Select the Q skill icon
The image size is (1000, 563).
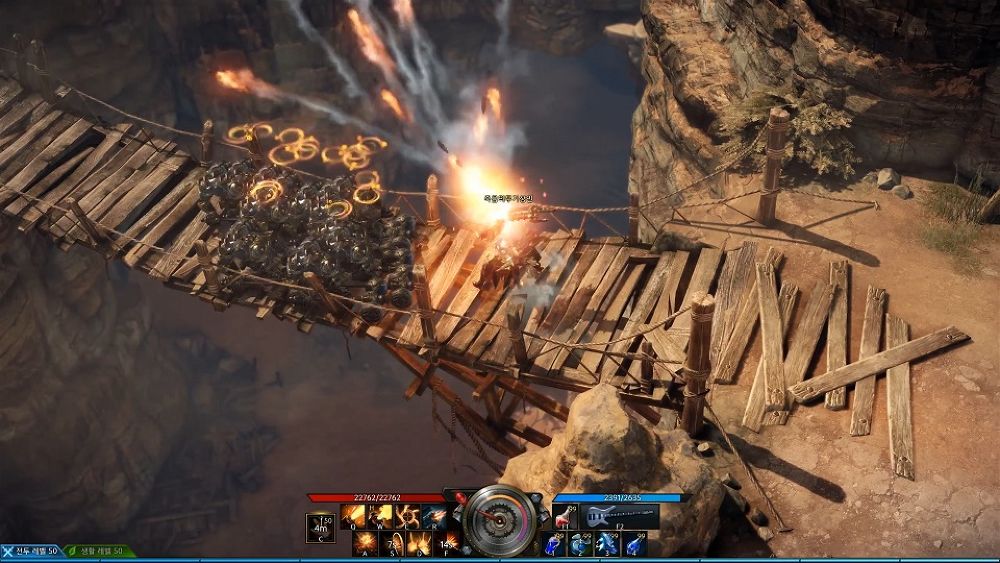pyautogui.click(x=353, y=516)
